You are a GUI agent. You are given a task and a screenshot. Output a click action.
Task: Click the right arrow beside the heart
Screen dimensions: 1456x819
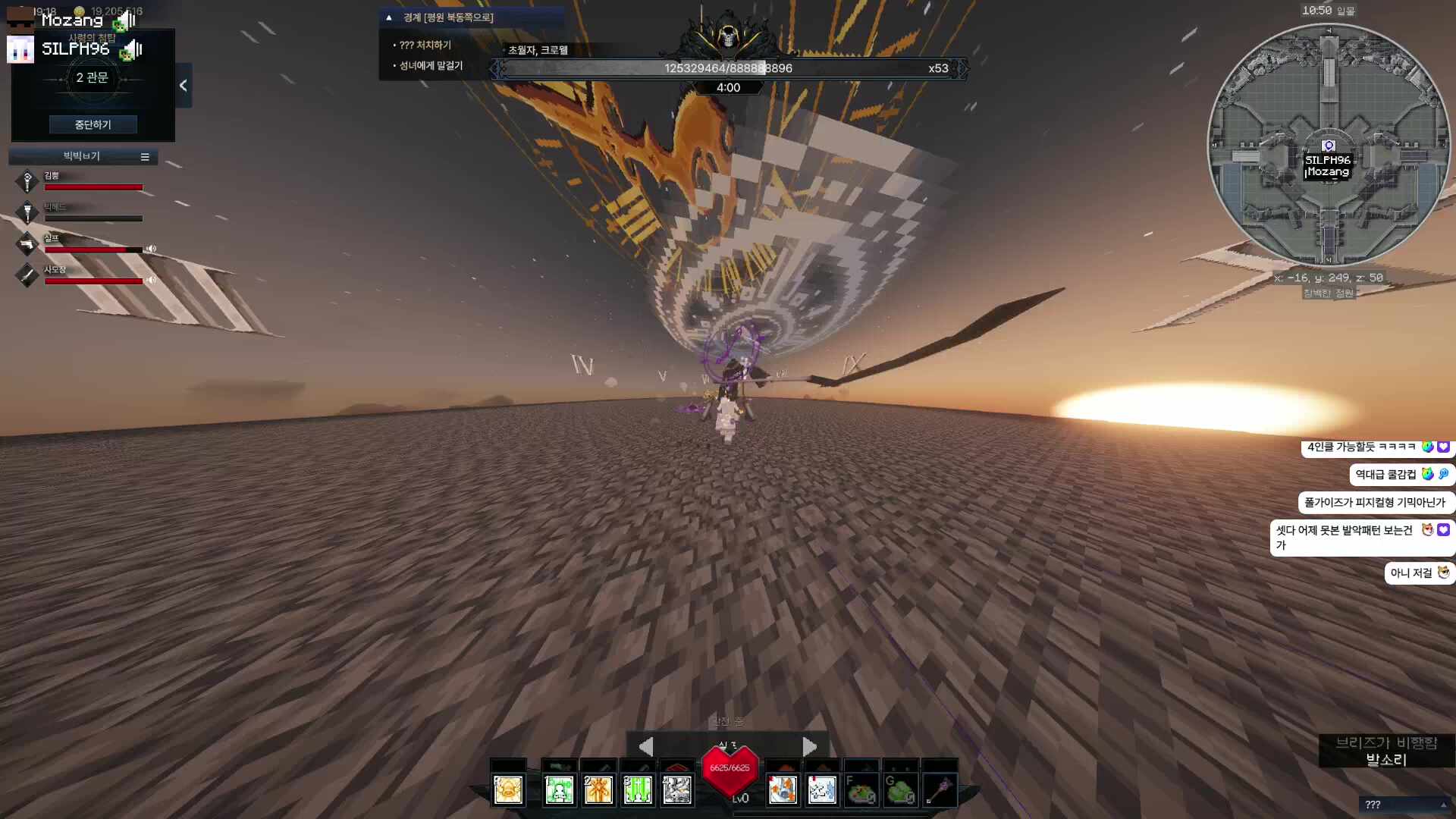click(809, 746)
